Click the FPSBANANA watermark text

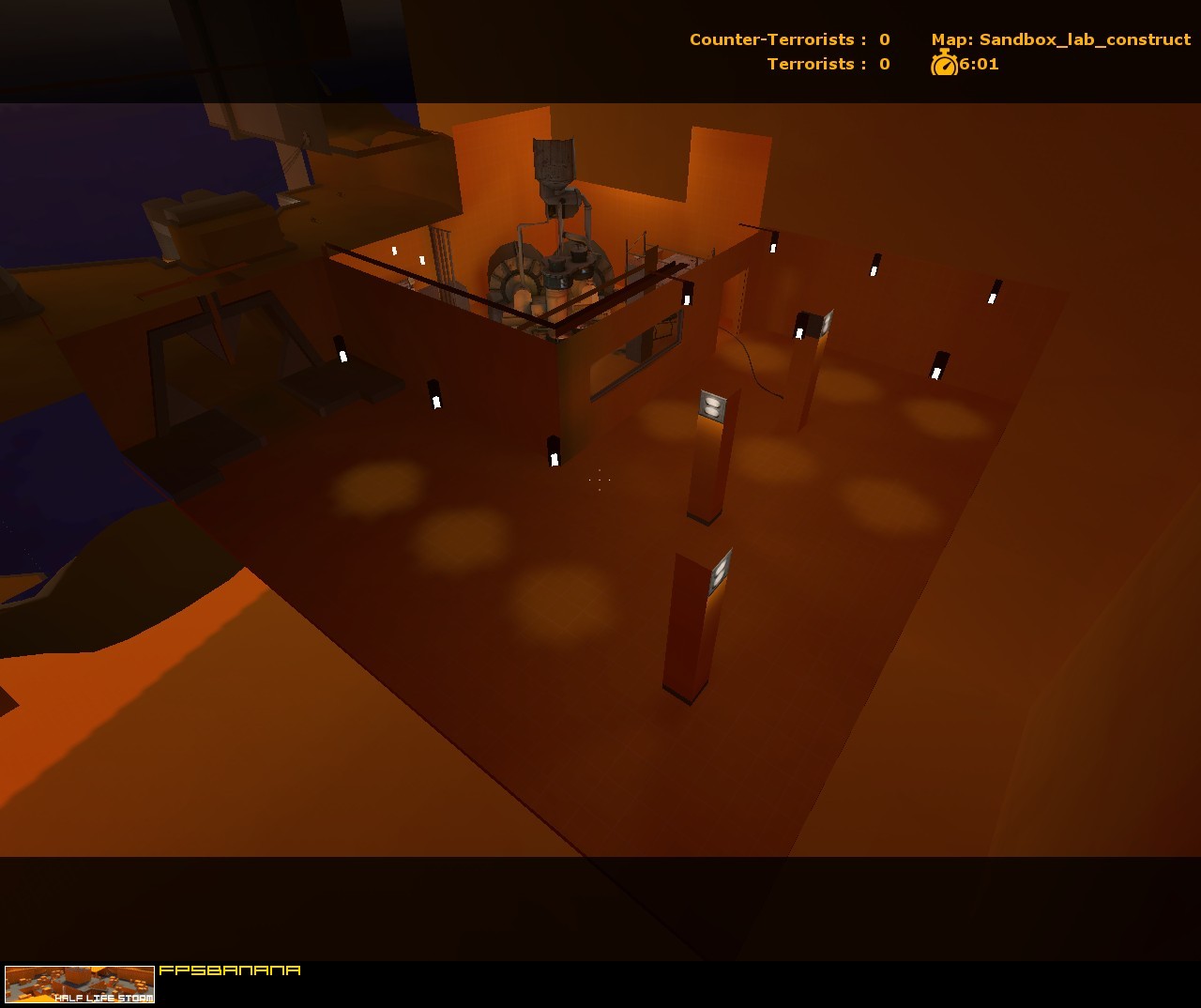click(x=231, y=972)
